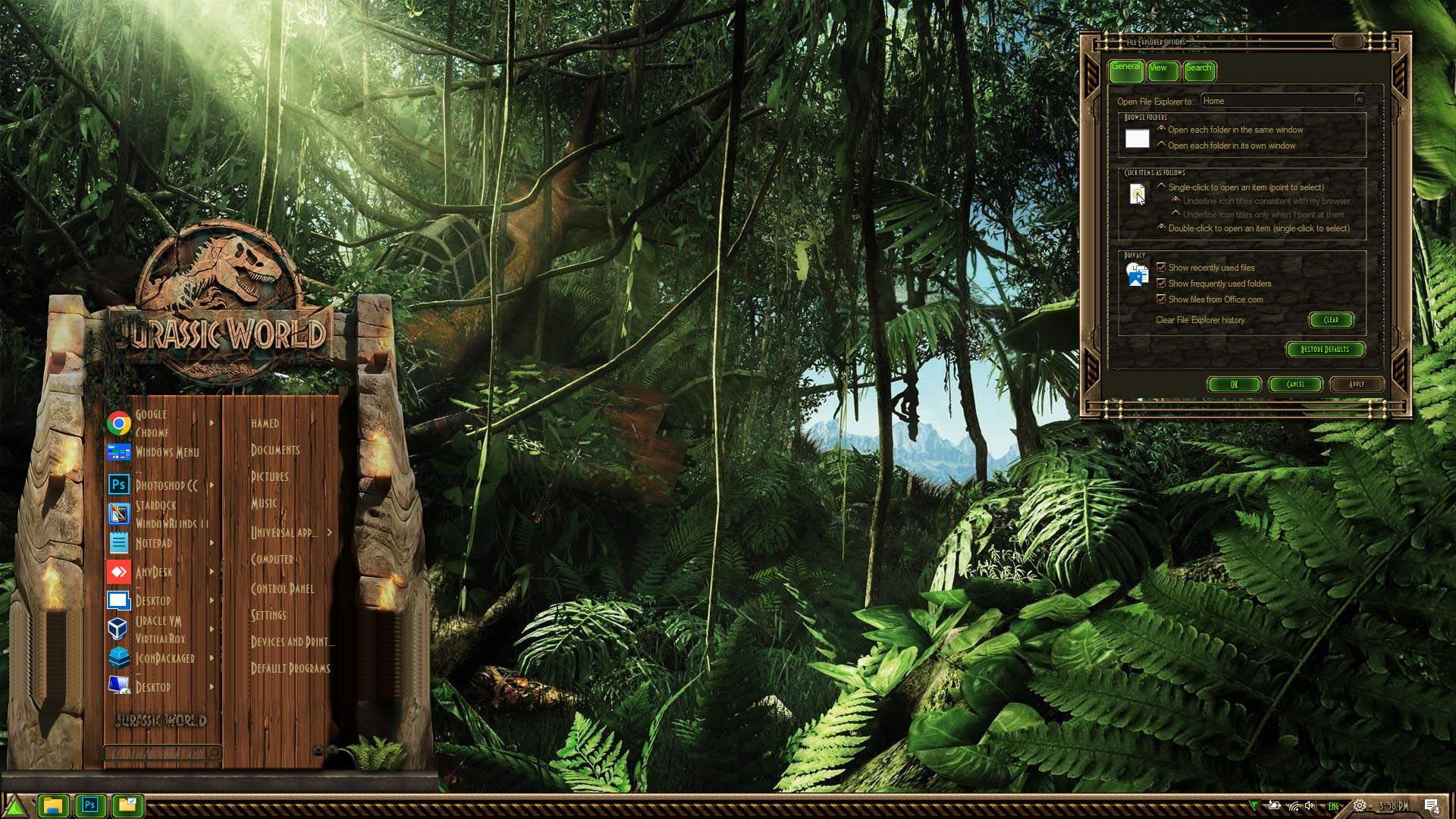Open Control Panel from the start menu

pos(282,588)
